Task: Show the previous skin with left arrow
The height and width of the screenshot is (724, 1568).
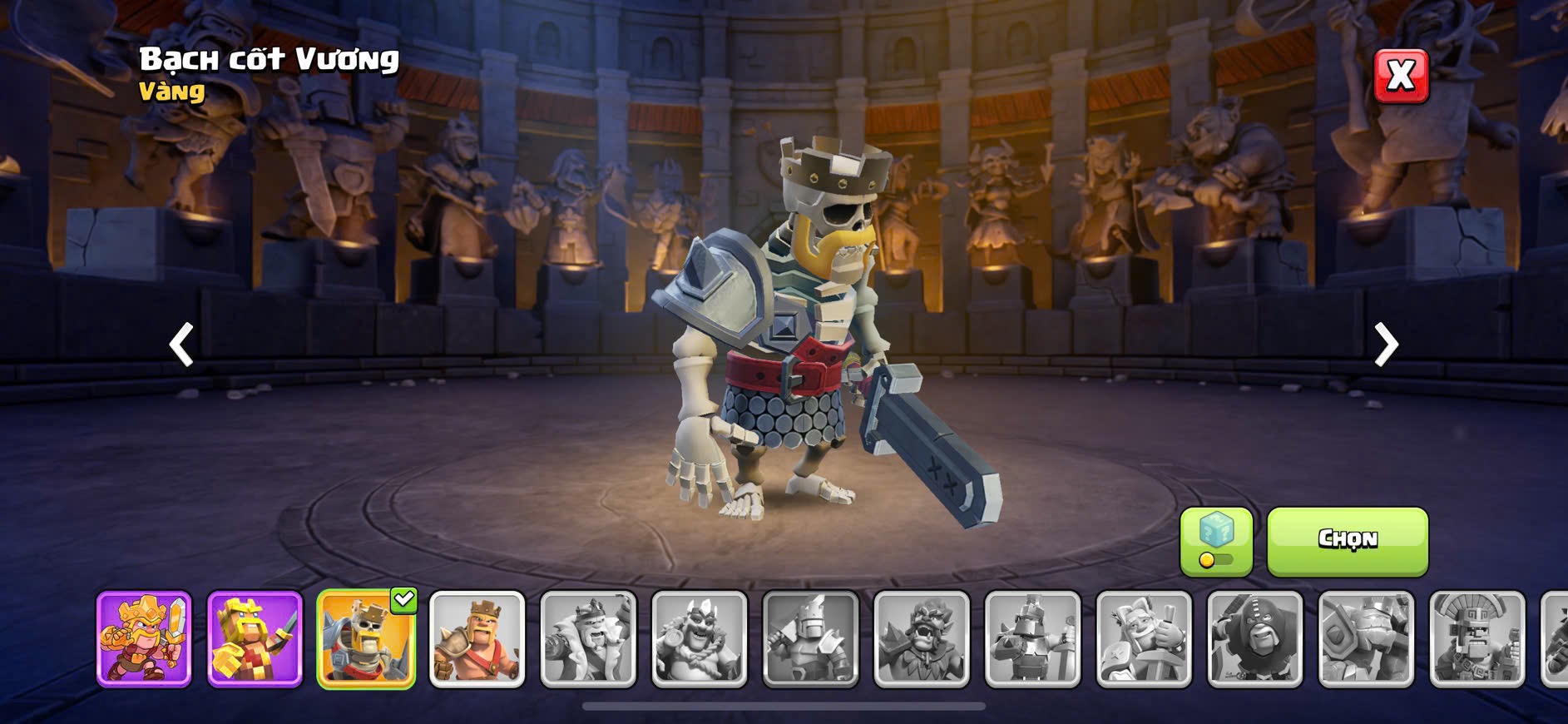Action: [x=181, y=344]
